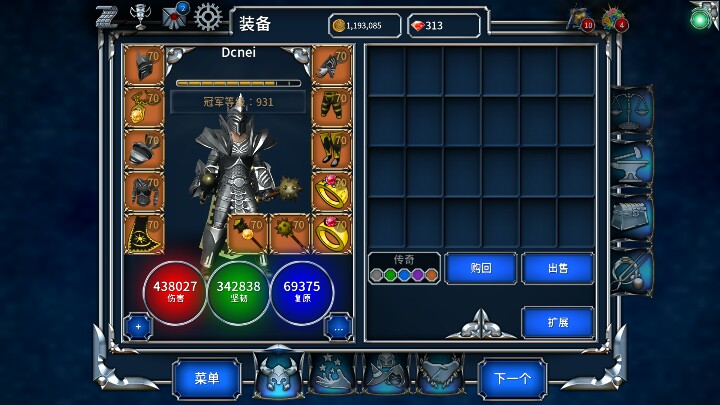Select the 出售 sell button

click(557, 268)
